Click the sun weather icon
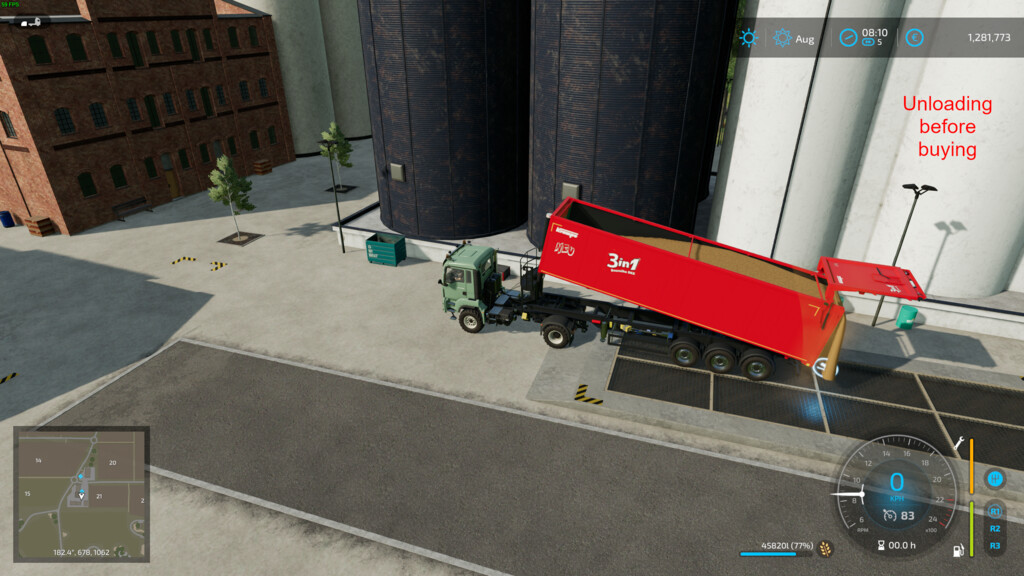This screenshot has width=1024, height=576. click(x=748, y=38)
